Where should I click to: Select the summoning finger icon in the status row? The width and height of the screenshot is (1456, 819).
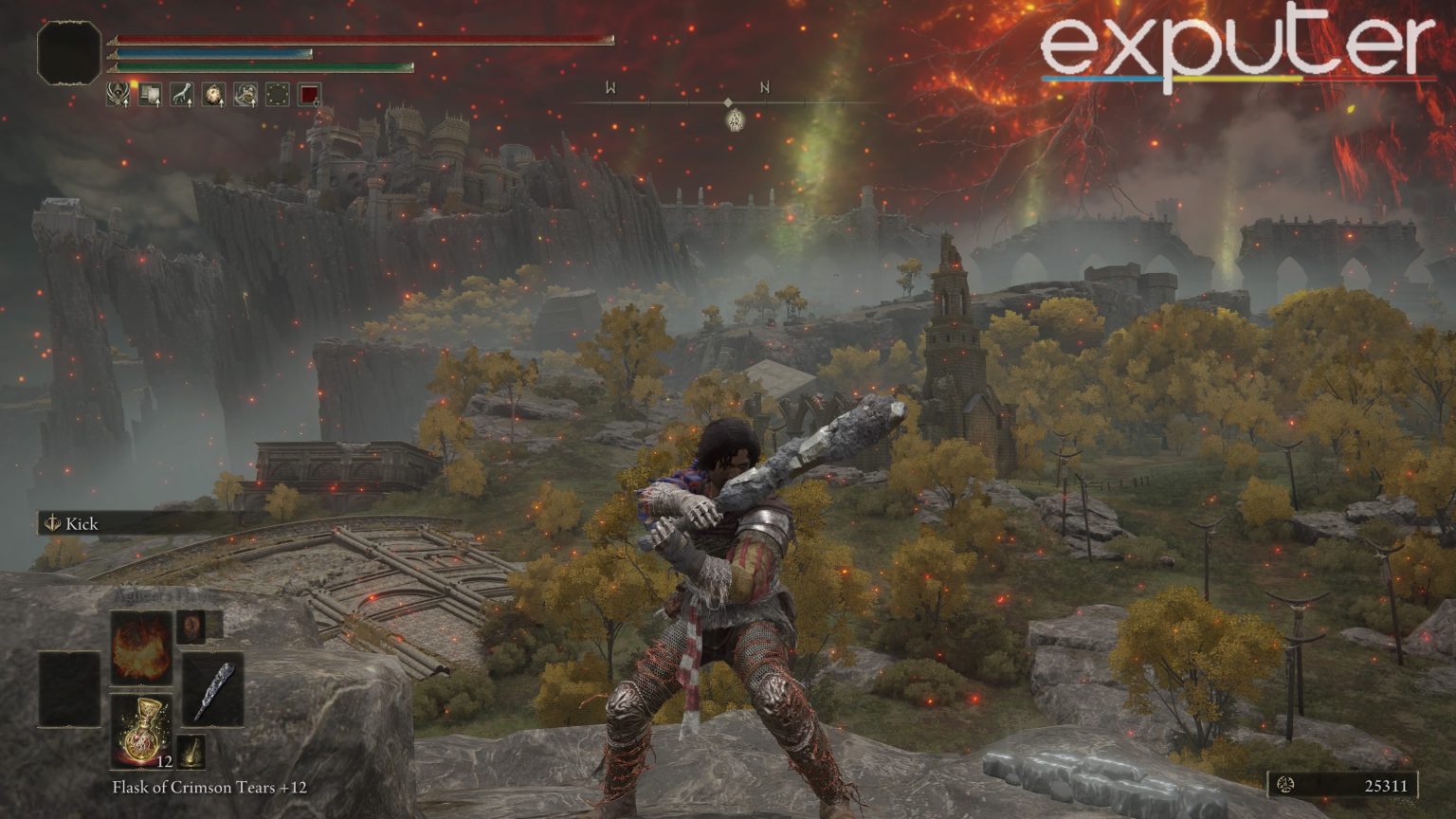click(181, 95)
